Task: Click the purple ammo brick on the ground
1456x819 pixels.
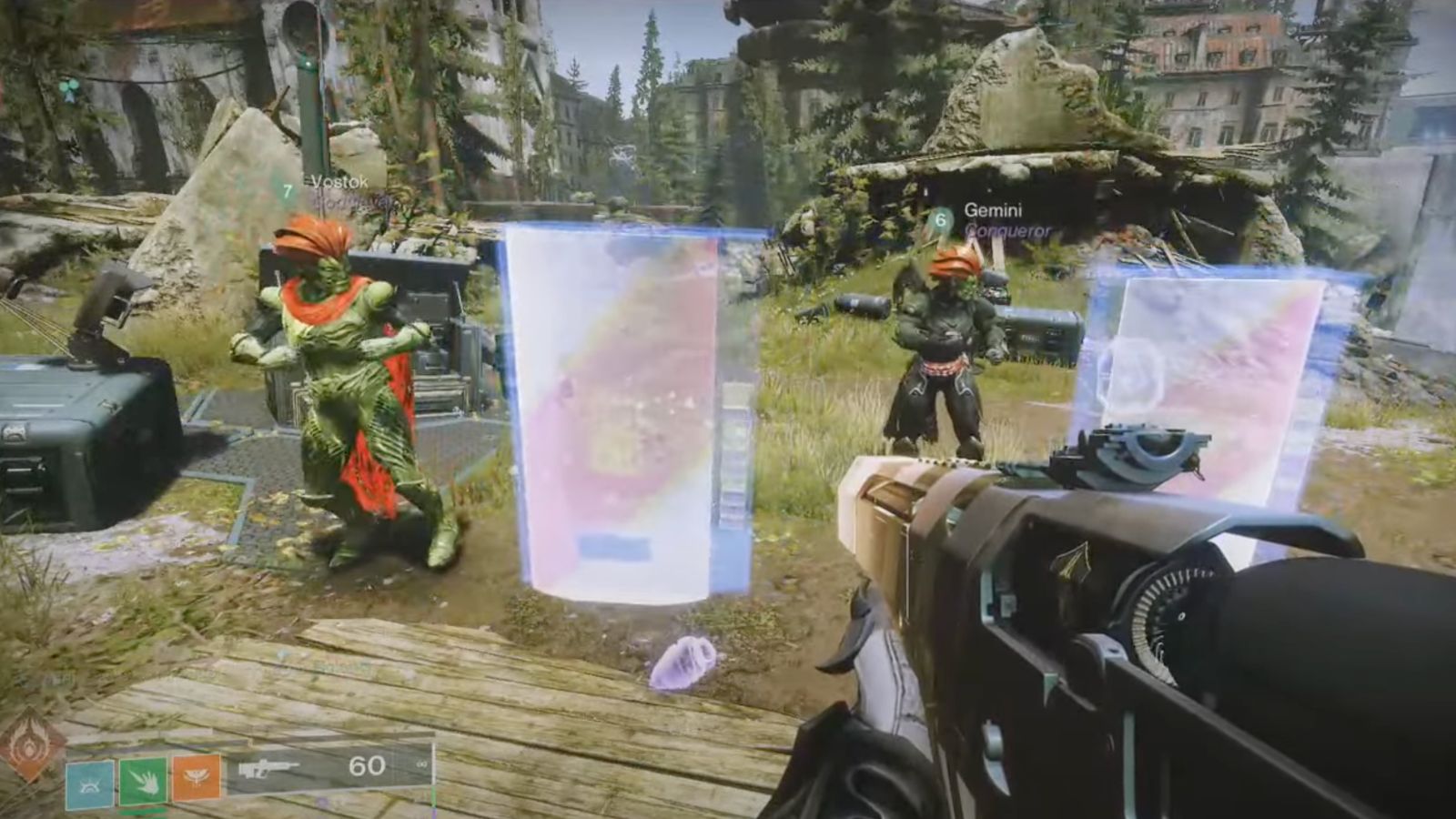Action: 682,660
